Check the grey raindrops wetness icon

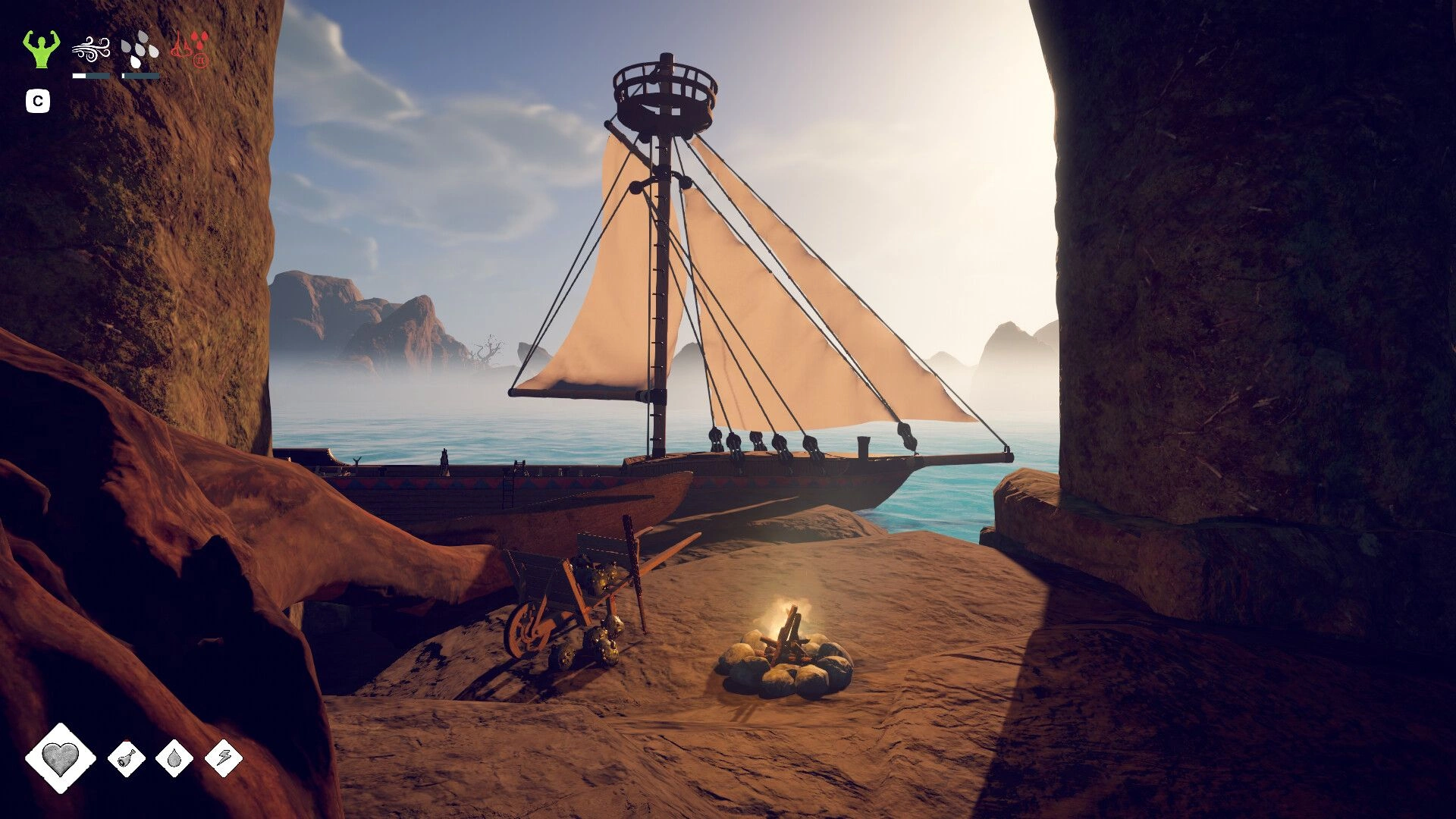pyautogui.click(x=140, y=49)
